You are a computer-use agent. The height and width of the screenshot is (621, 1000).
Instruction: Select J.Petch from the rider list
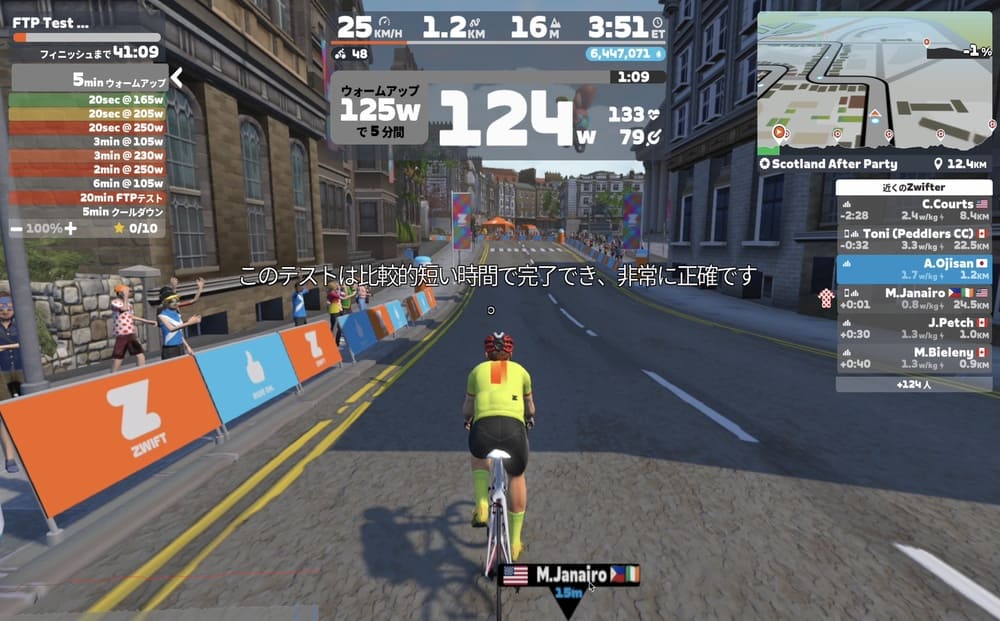tap(914, 328)
